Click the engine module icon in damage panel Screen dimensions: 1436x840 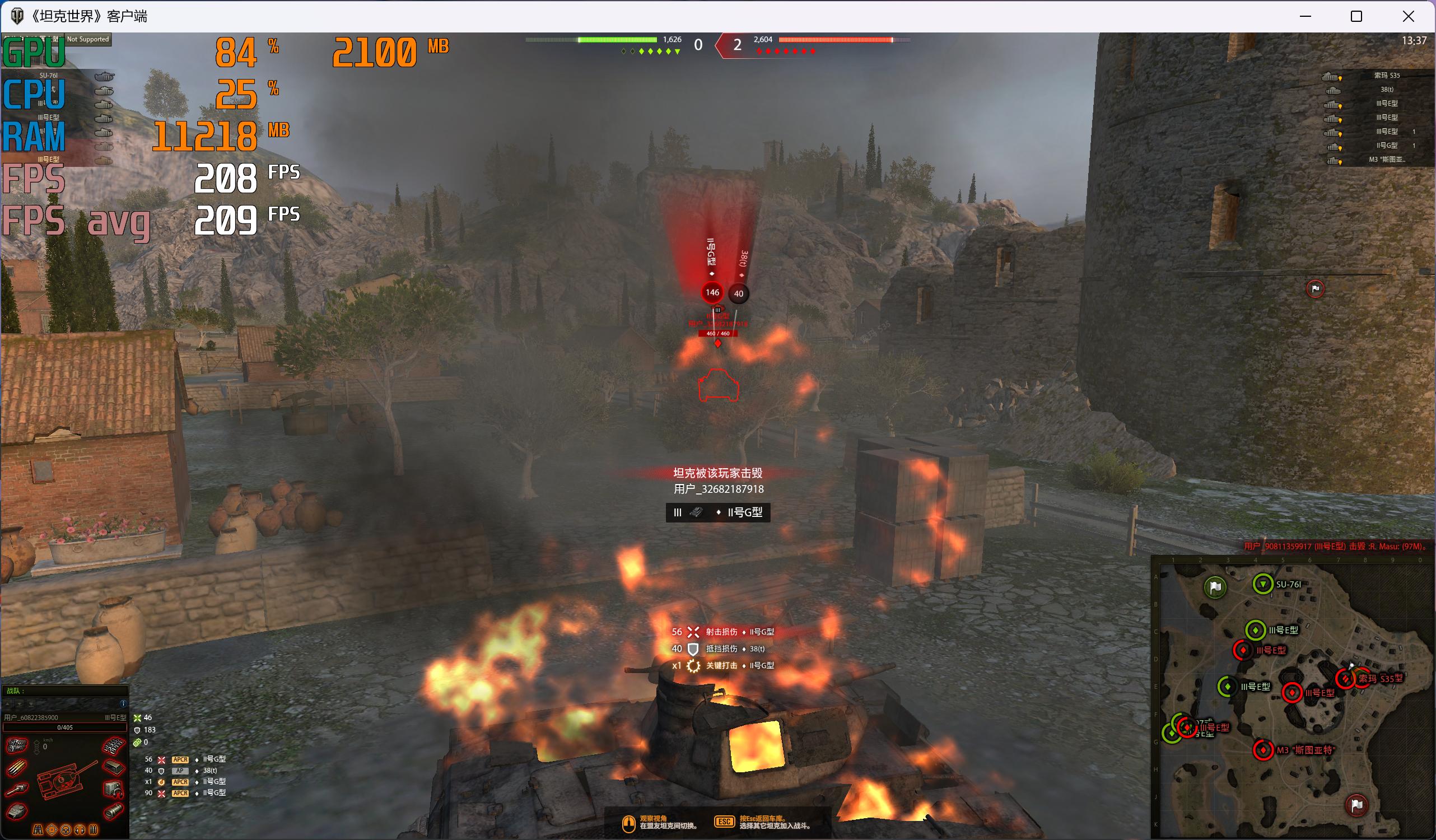click(x=17, y=745)
